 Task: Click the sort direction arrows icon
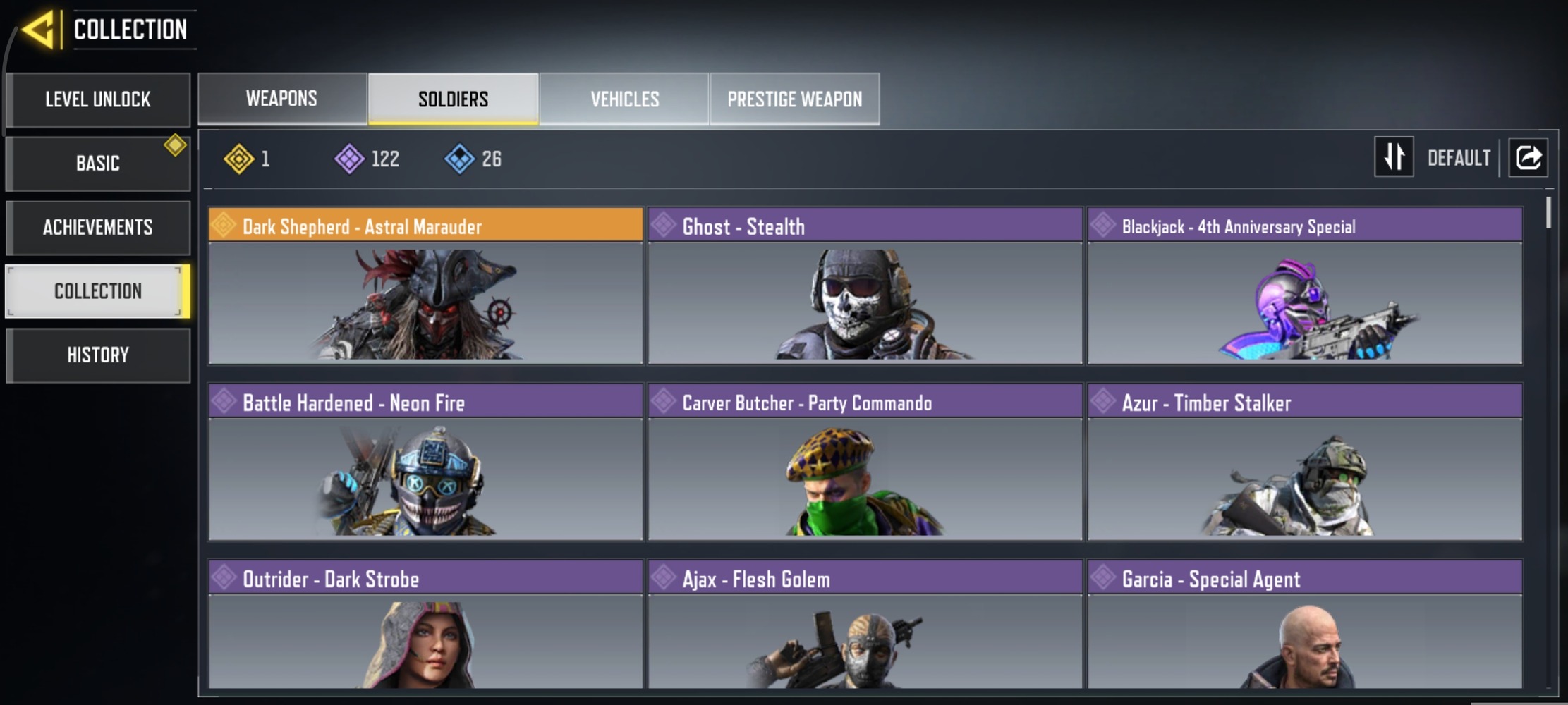(x=1393, y=157)
